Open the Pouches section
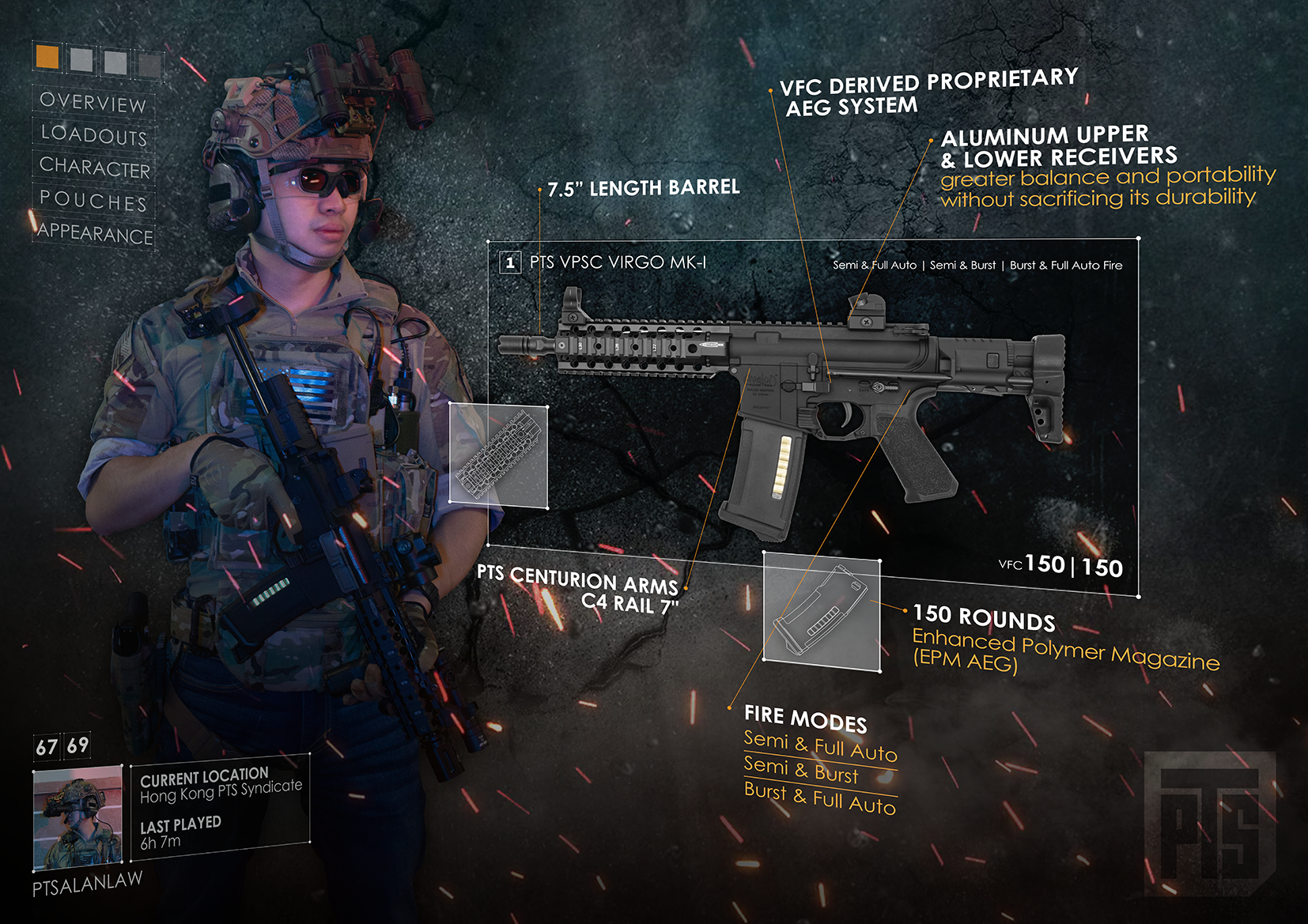1308x924 pixels. click(93, 201)
